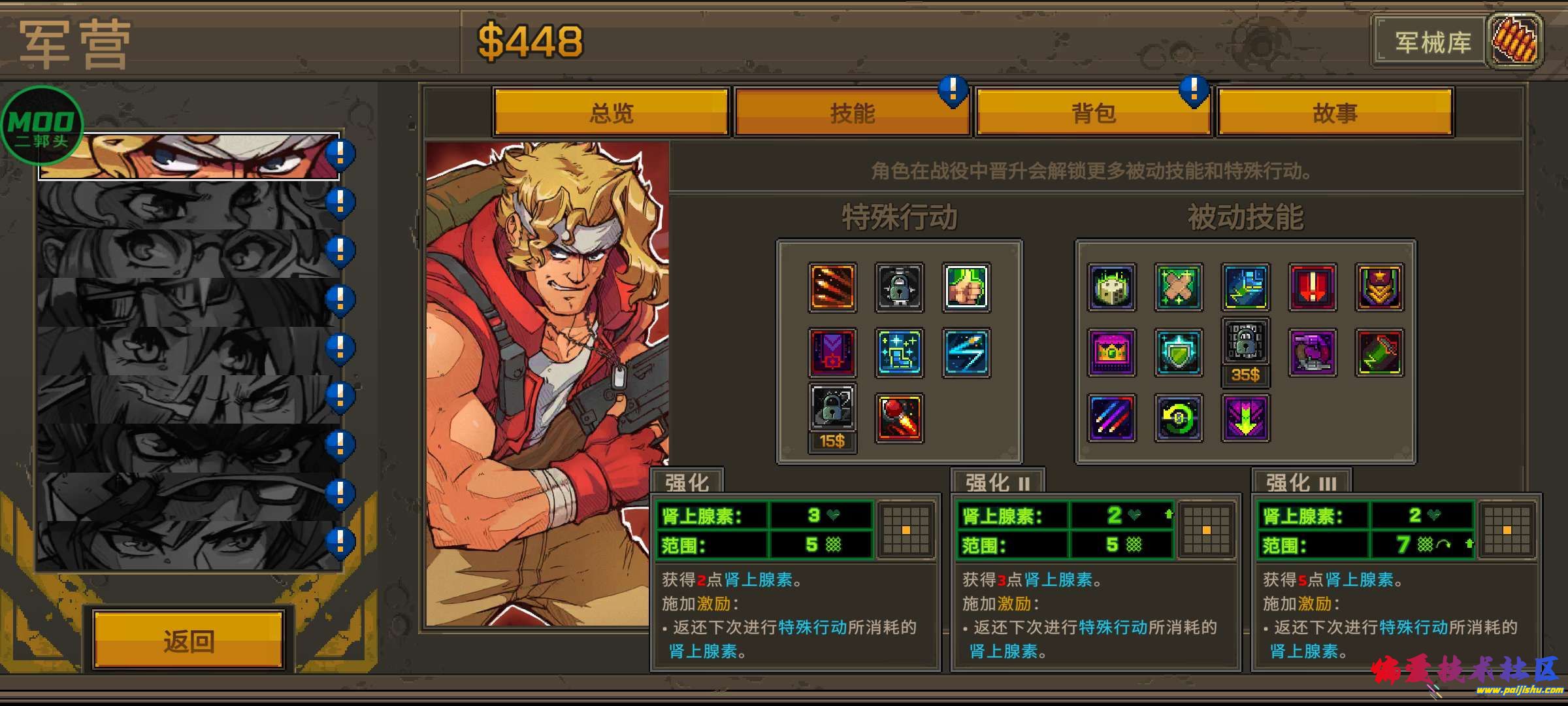
Task: Choose the red rocket special action
Action: tap(899, 418)
